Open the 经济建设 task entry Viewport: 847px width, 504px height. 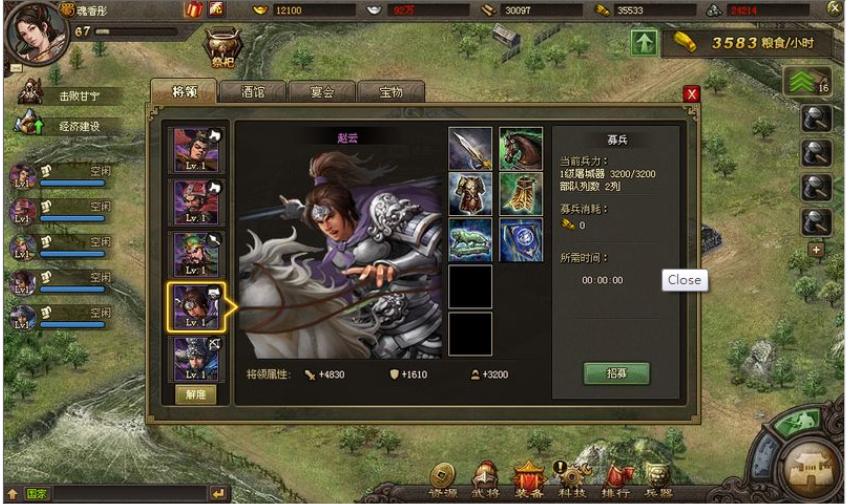[x=70, y=126]
